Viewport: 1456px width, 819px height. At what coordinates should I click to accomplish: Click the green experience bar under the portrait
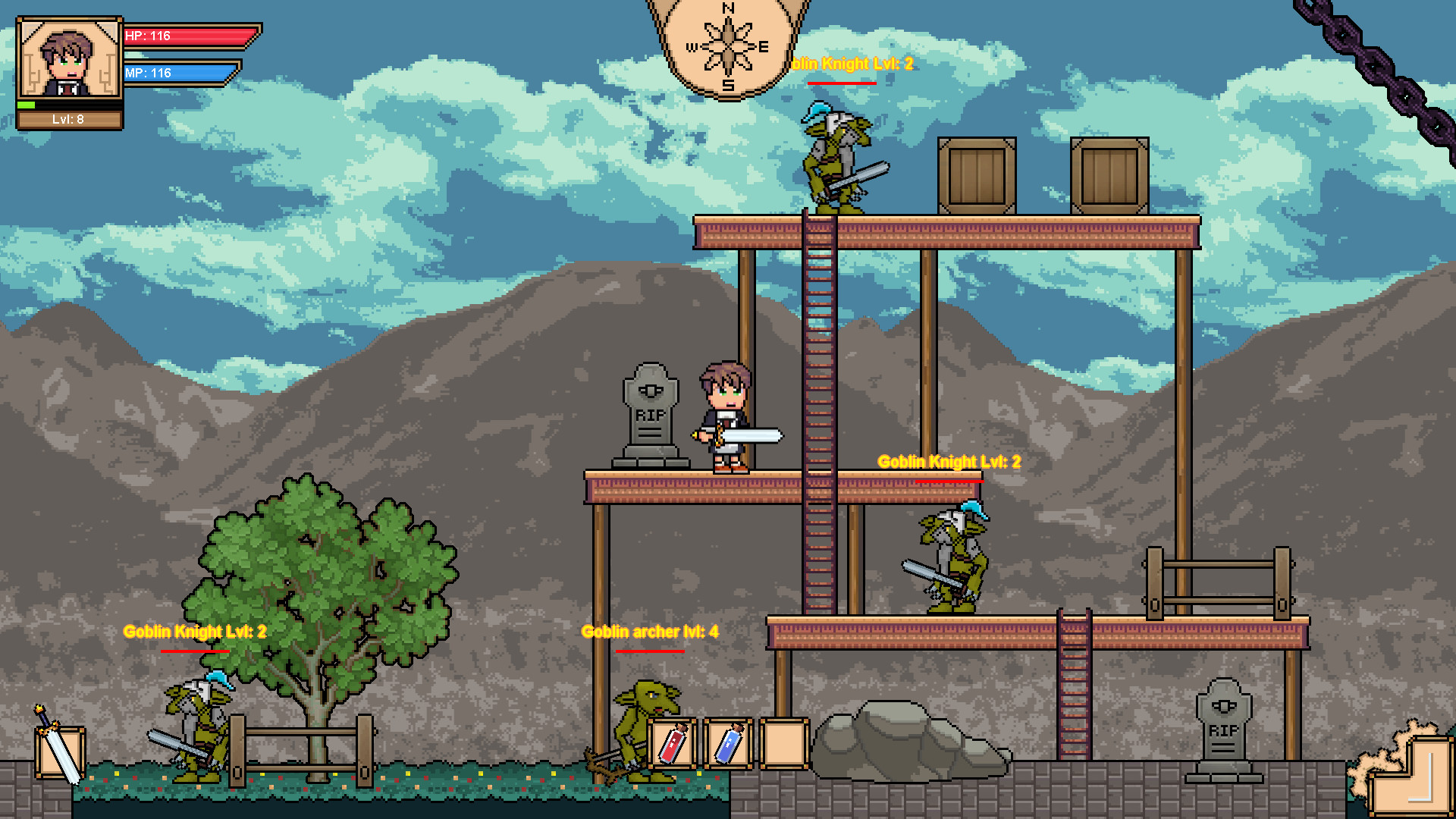[x=27, y=106]
